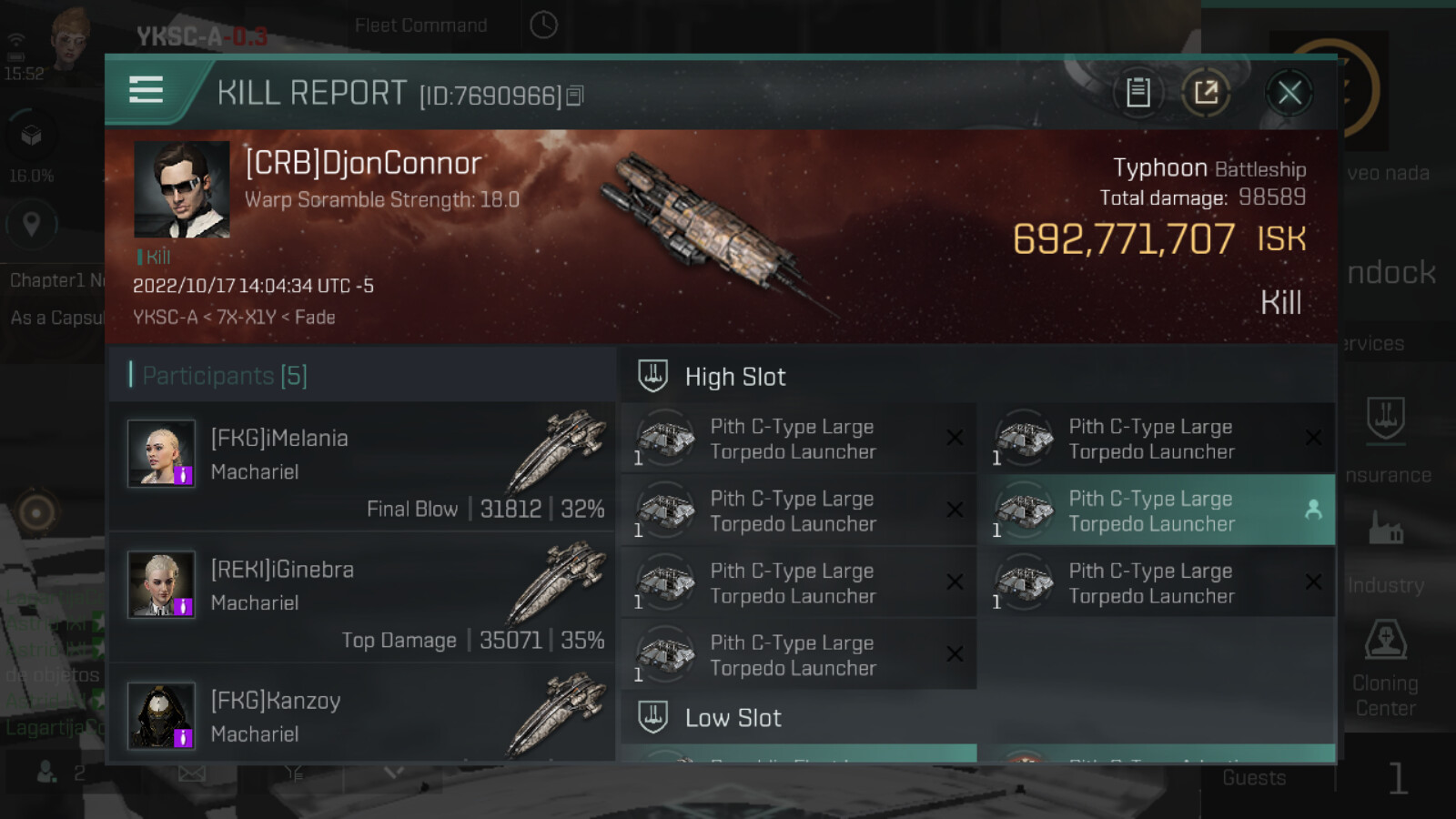Share the kill report externally

(x=1206, y=92)
